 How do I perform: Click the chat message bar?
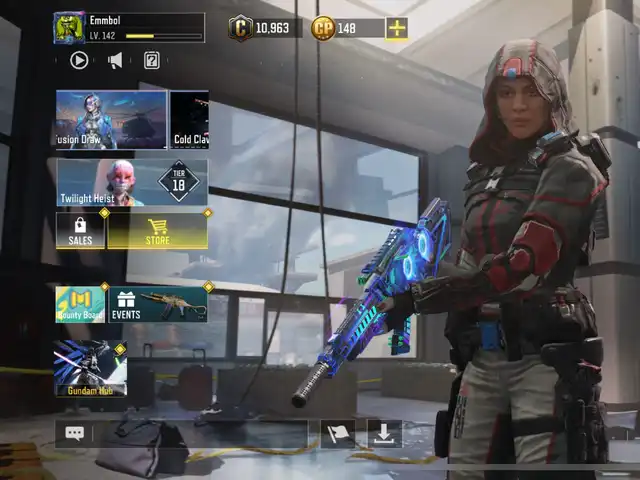tap(200, 433)
